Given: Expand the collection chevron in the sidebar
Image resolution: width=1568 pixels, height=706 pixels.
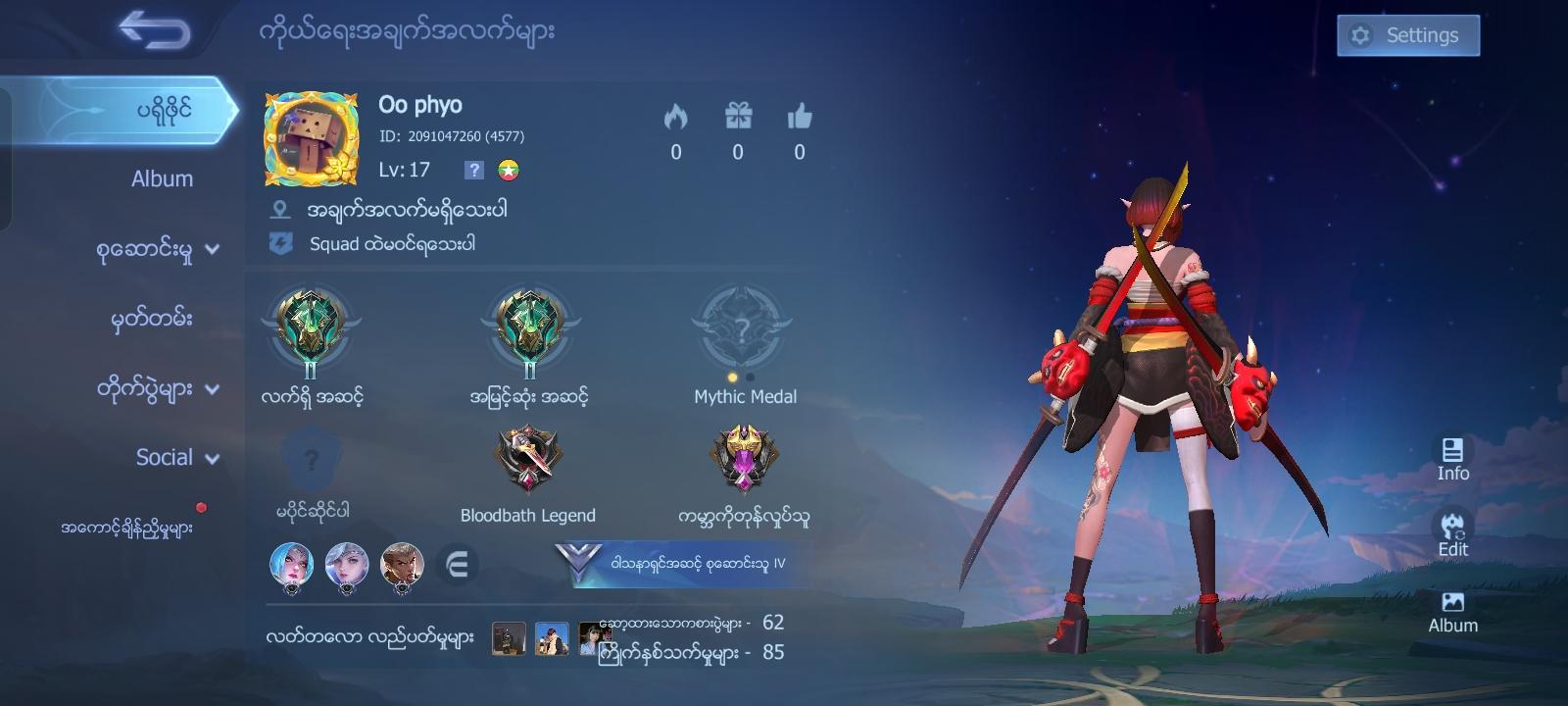Looking at the screenshot, I should coord(211,249).
